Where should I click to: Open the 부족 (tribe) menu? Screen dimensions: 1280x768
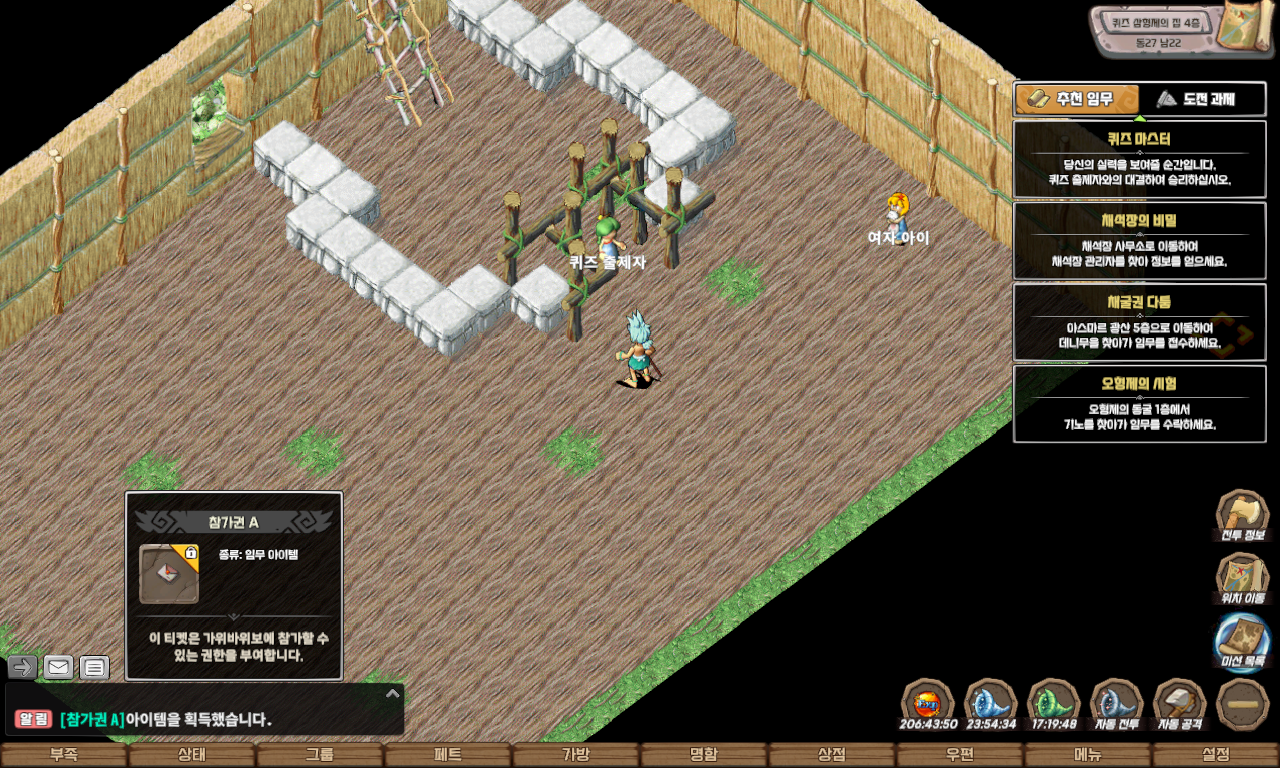pyautogui.click(x=64, y=755)
